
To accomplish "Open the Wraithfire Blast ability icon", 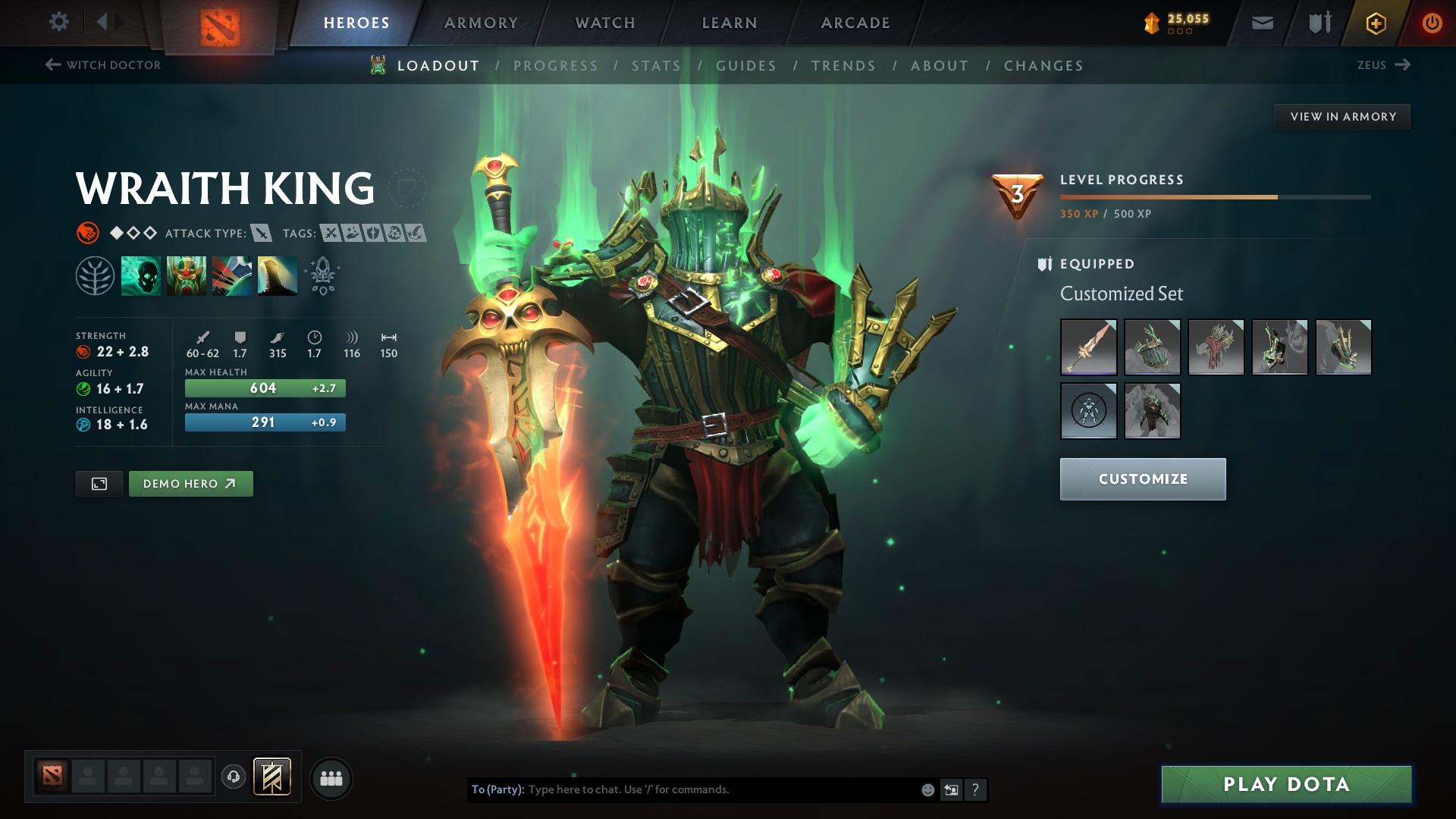I will click(141, 275).
